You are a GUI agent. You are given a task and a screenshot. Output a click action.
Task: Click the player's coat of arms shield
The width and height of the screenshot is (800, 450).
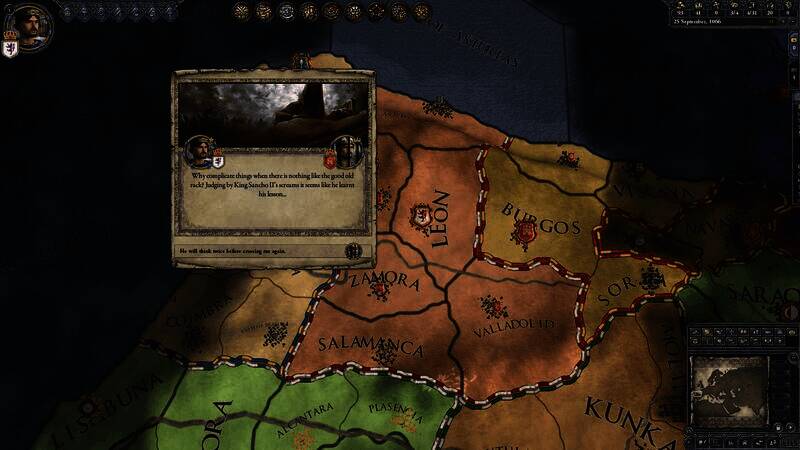(x=11, y=48)
